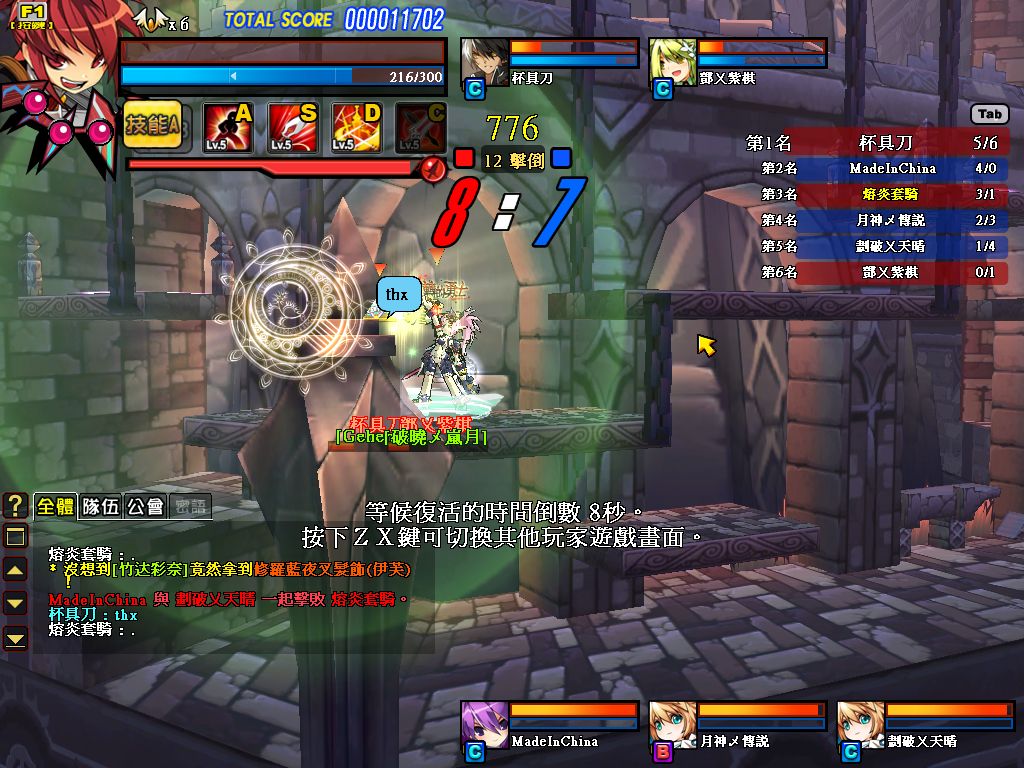Toggle the scoreboard with the Tab button
The height and width of the screenshot is (768, 1024).
tap(990, 114)
